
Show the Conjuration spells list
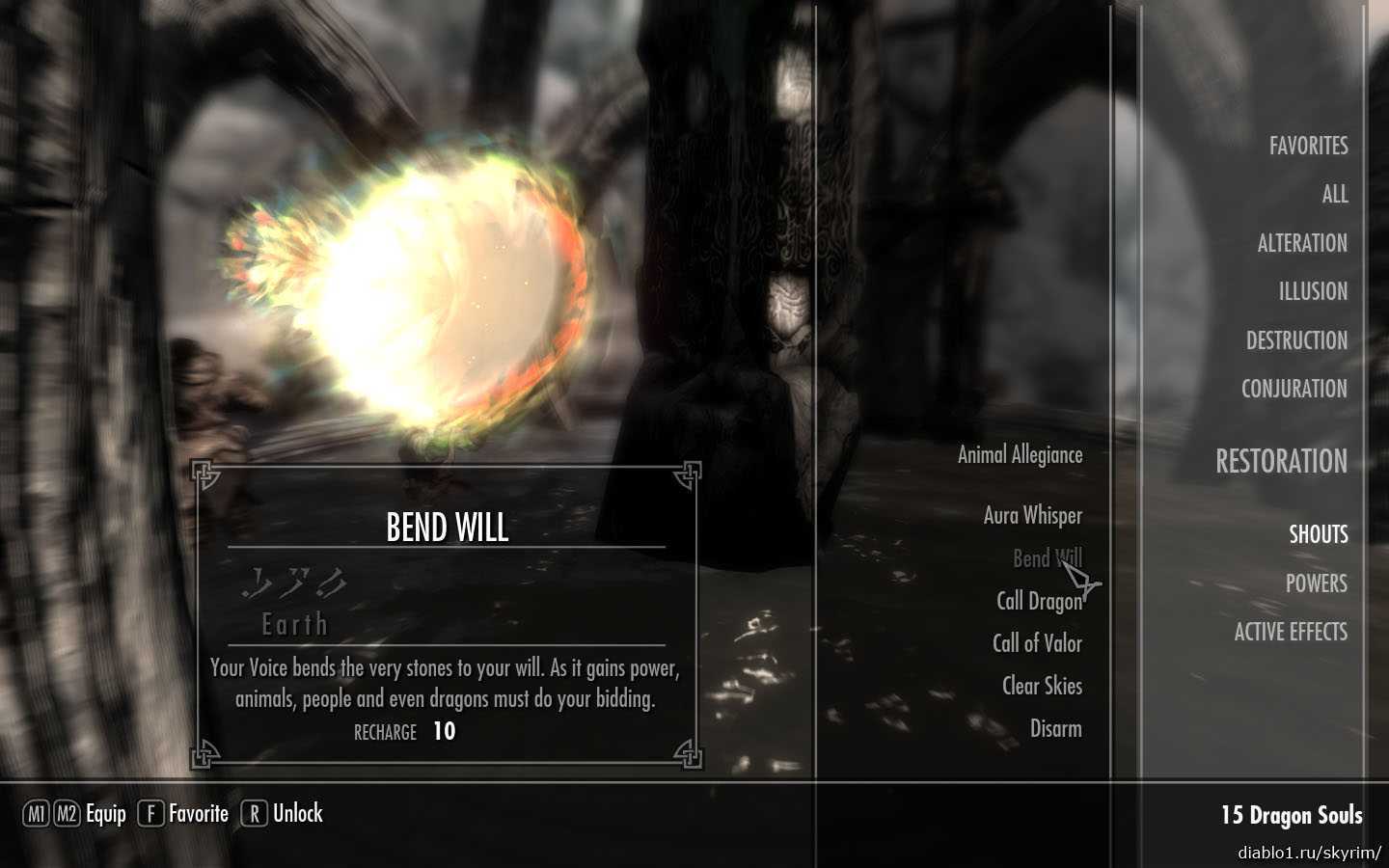tap(1294, 389)
